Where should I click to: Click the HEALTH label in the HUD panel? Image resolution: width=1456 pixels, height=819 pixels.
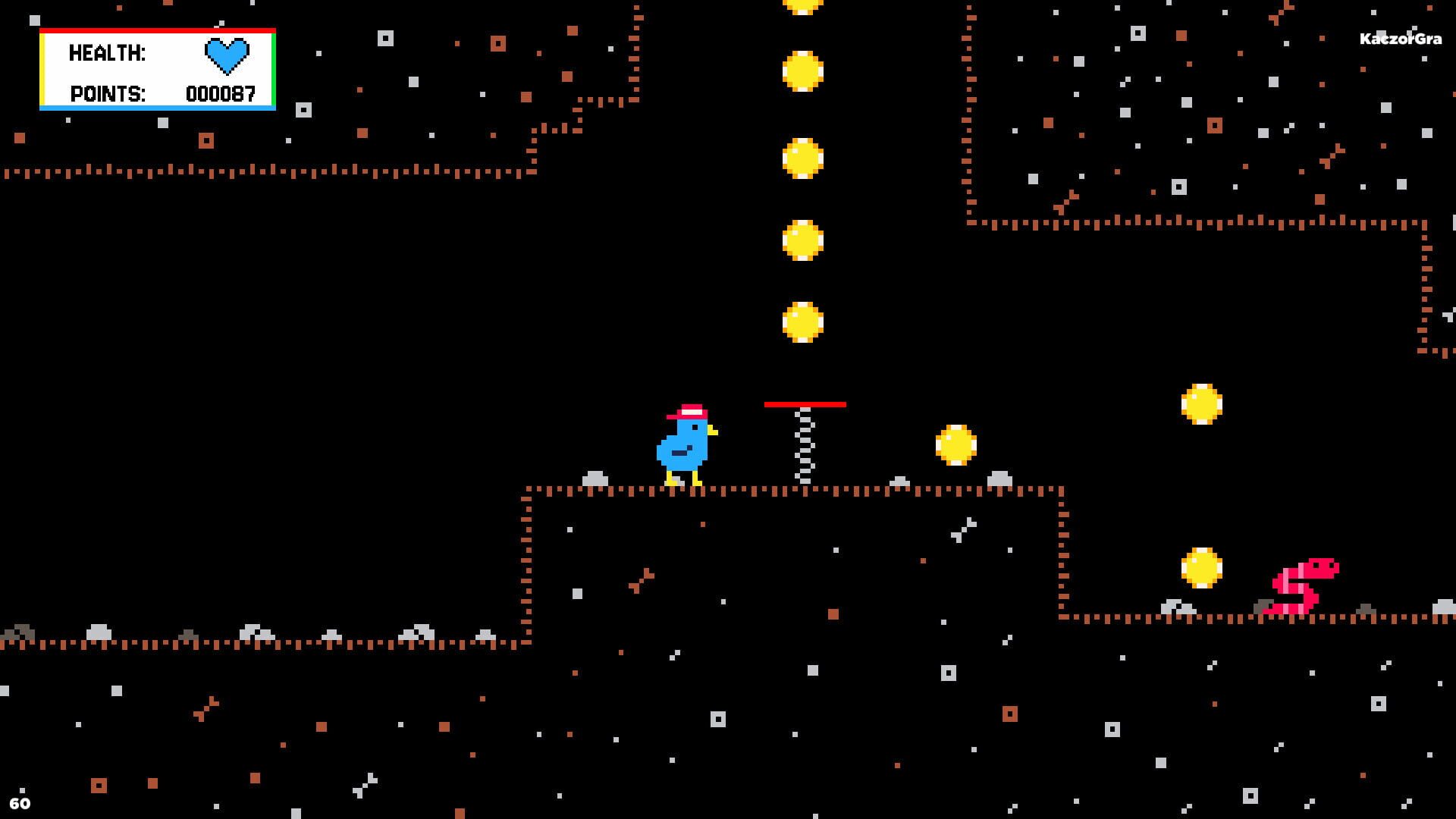106,53
